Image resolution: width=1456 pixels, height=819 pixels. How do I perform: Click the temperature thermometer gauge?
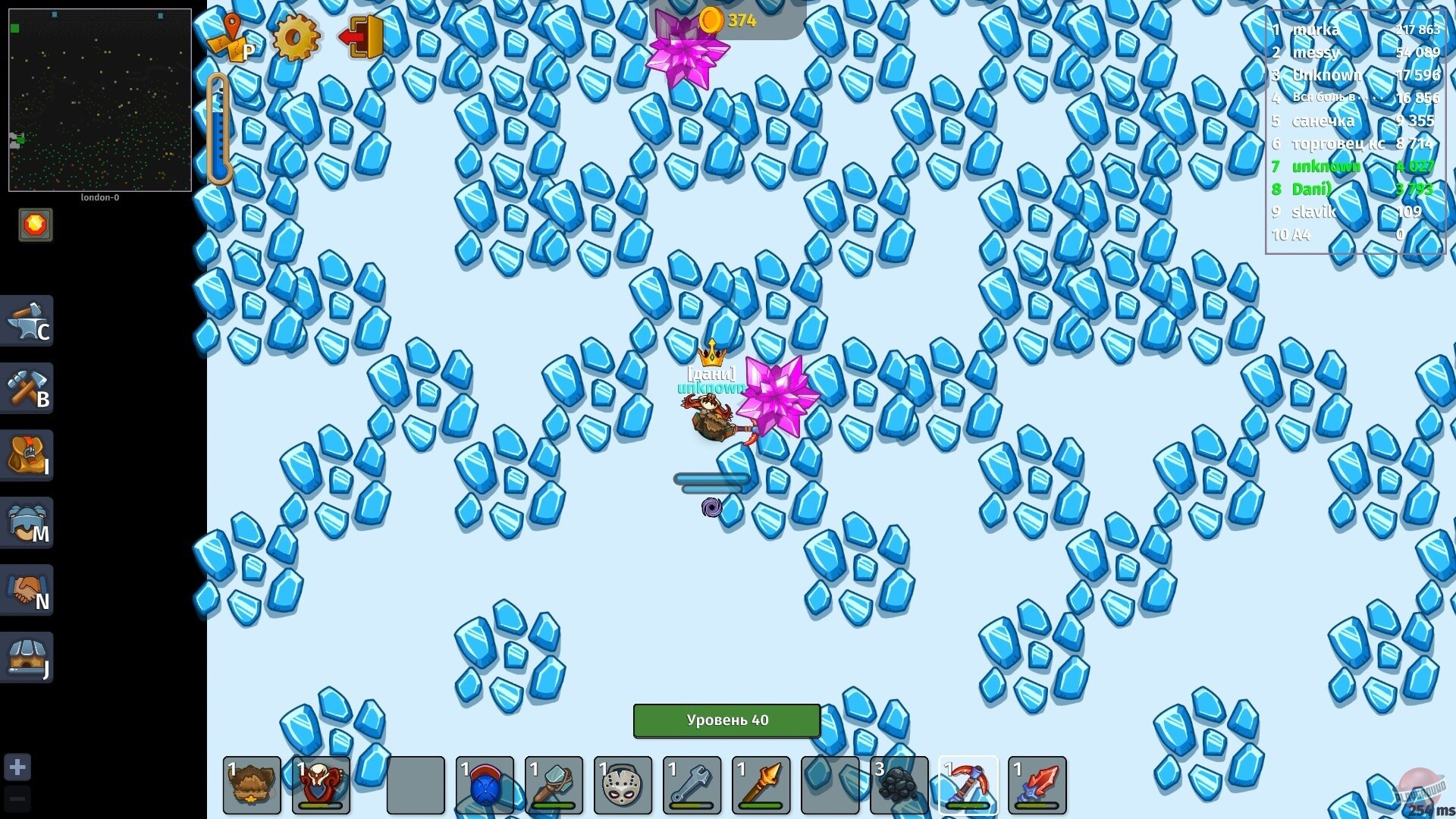pos(220,127)
